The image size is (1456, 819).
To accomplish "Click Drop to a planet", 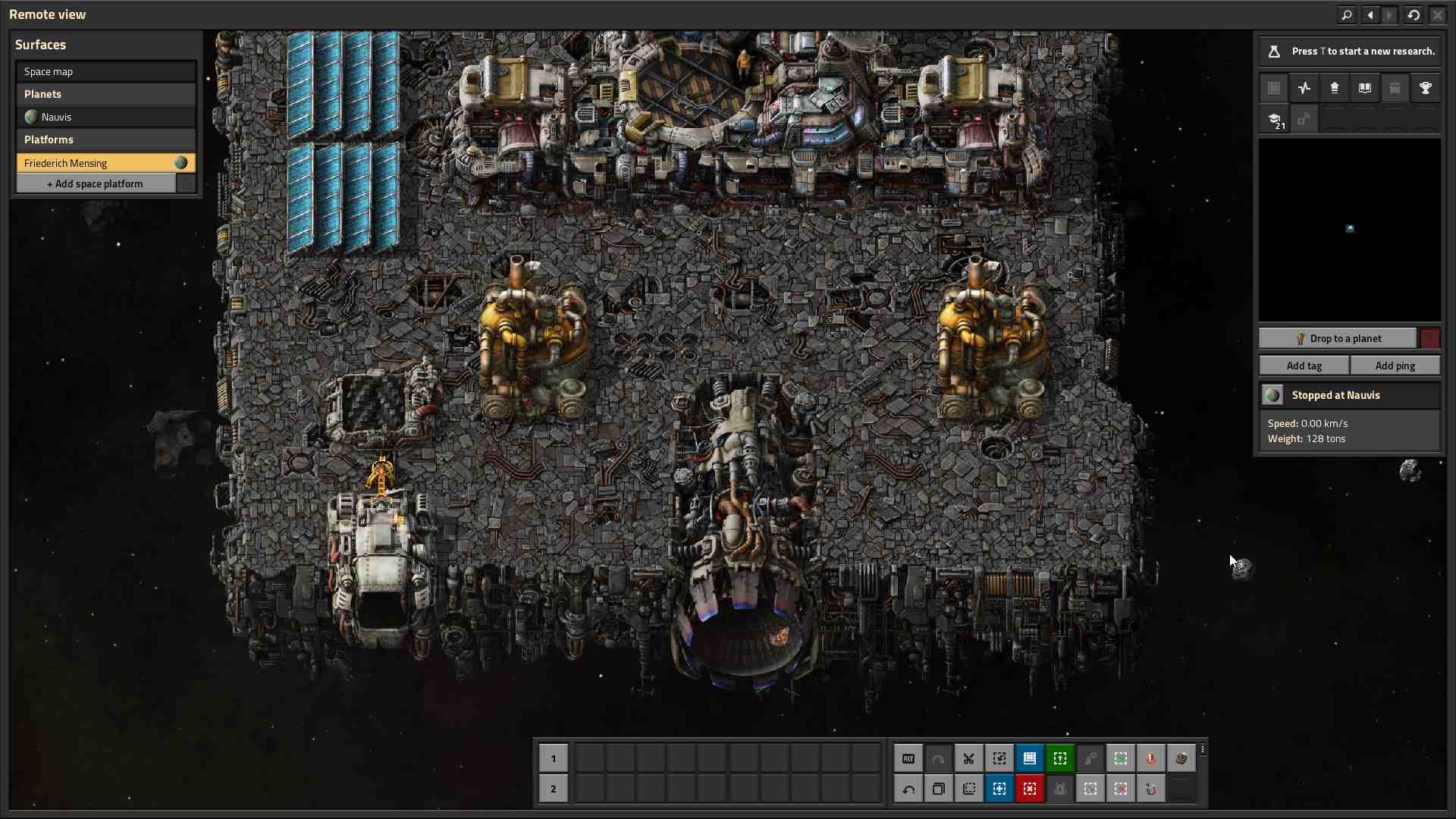I will 1338,338.
